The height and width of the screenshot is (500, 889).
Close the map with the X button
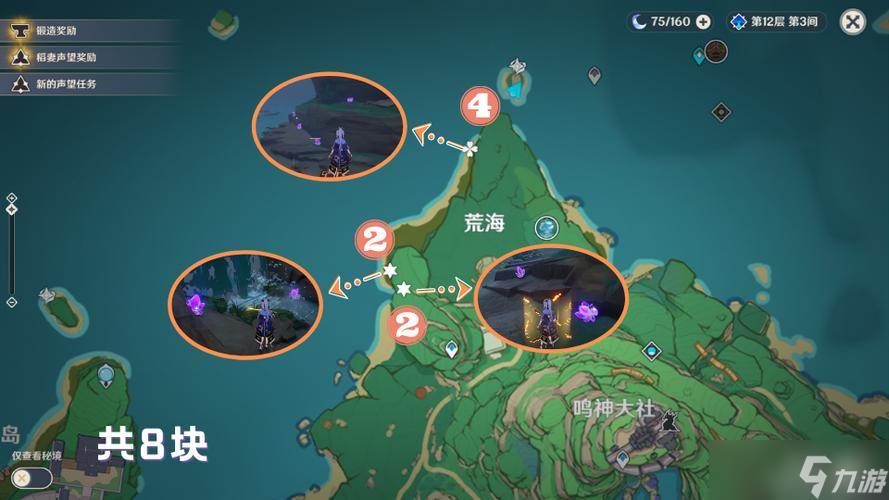(852, 22)
